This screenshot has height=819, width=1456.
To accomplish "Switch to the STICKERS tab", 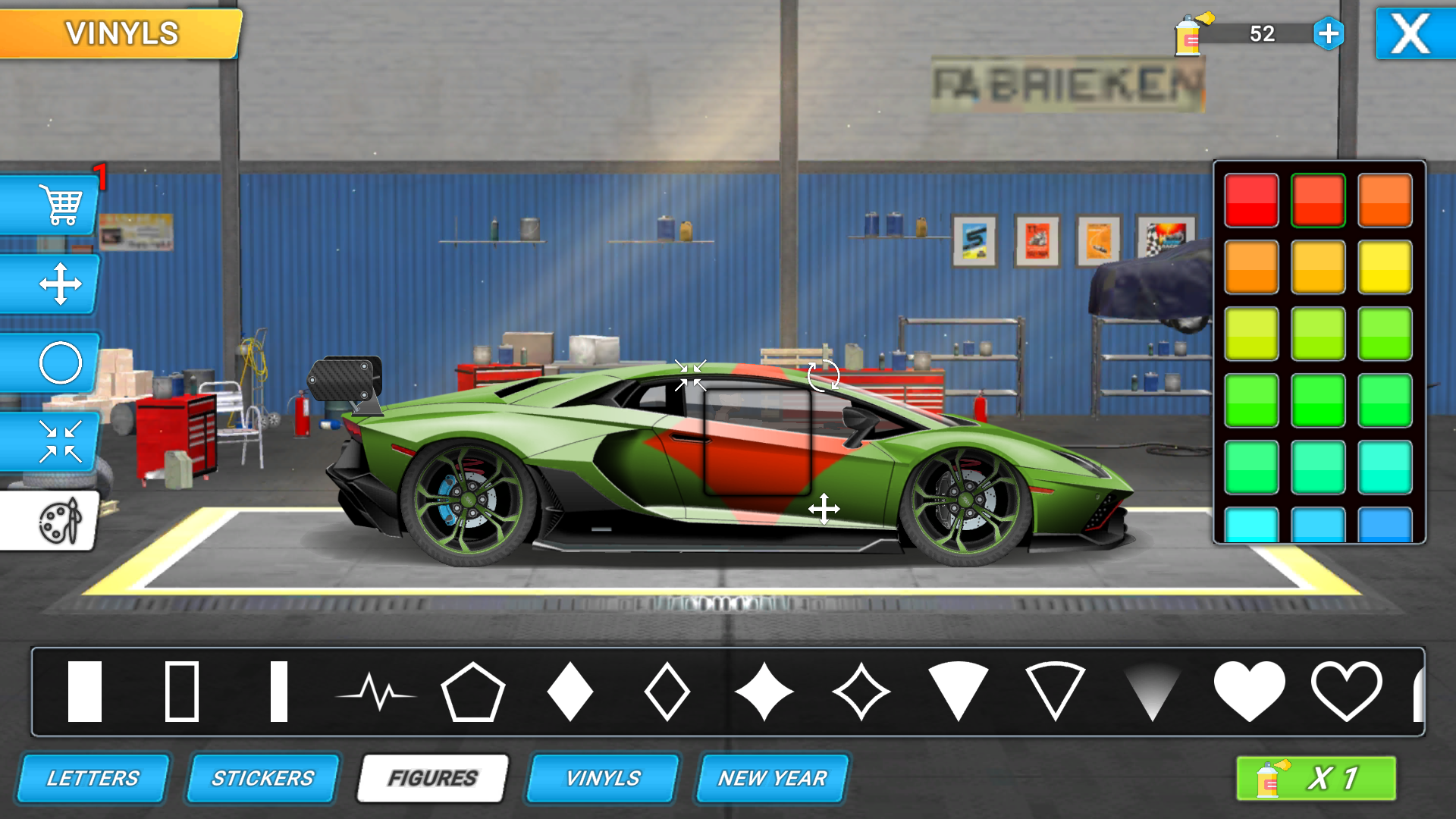I will tap(262, 777).
